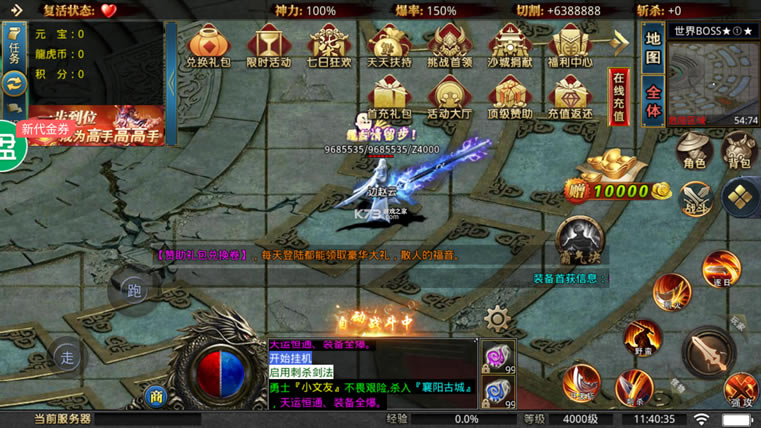Click the 在线充值 online recharge button

coord(619,97)
